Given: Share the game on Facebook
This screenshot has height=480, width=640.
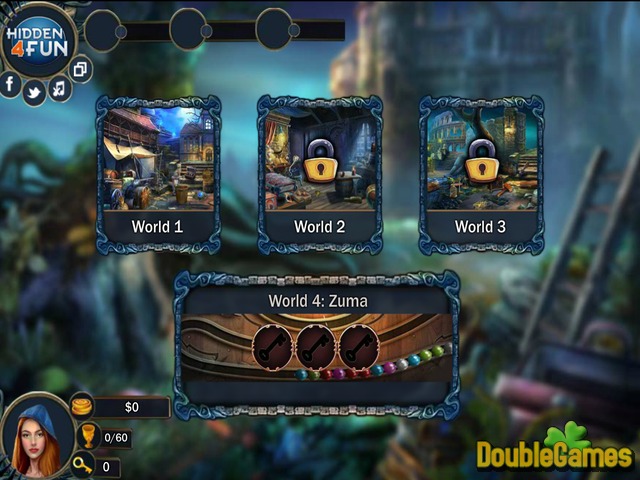Looking at the screenshot, I should point(11,85).
